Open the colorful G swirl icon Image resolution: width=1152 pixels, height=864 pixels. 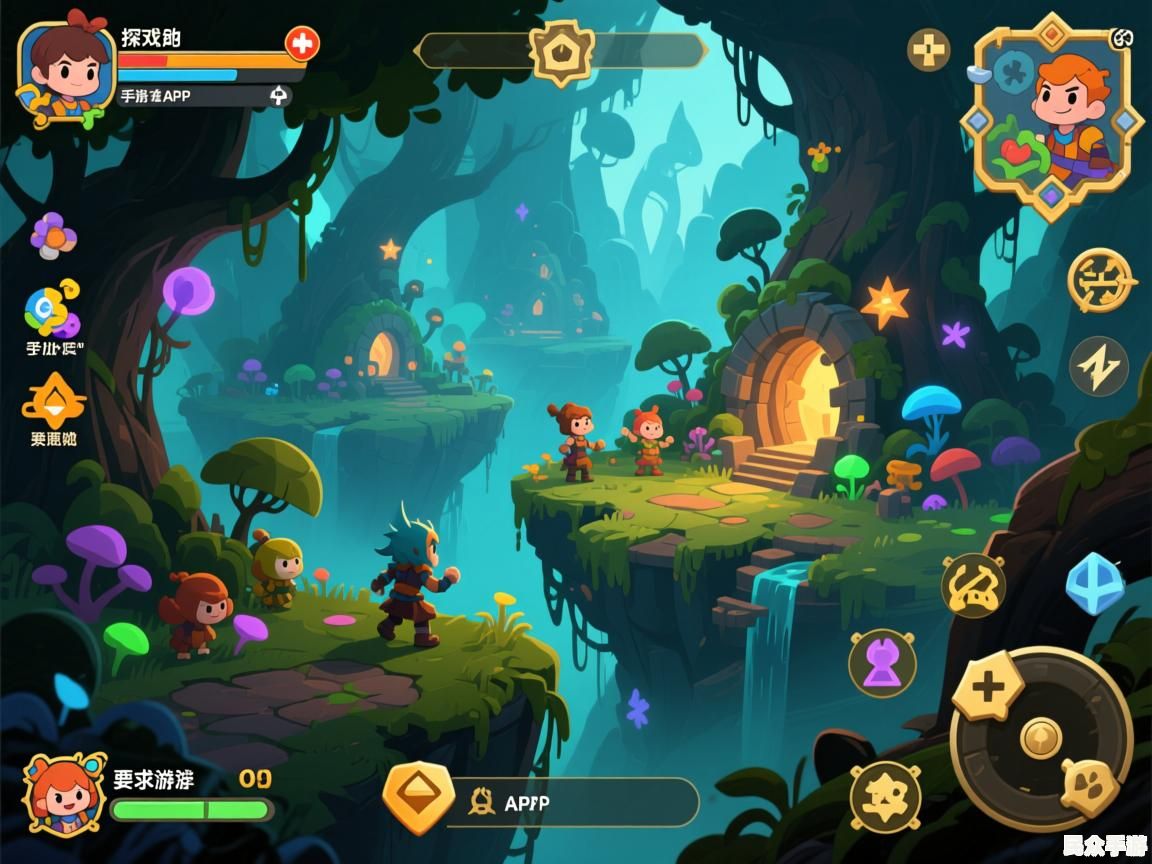pyautogui.click(x=52, y=309)
